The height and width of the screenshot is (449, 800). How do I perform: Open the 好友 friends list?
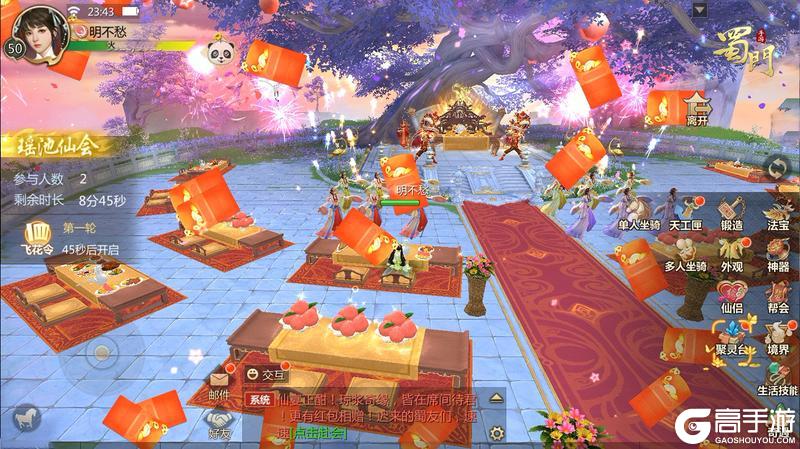click(219, 423)
